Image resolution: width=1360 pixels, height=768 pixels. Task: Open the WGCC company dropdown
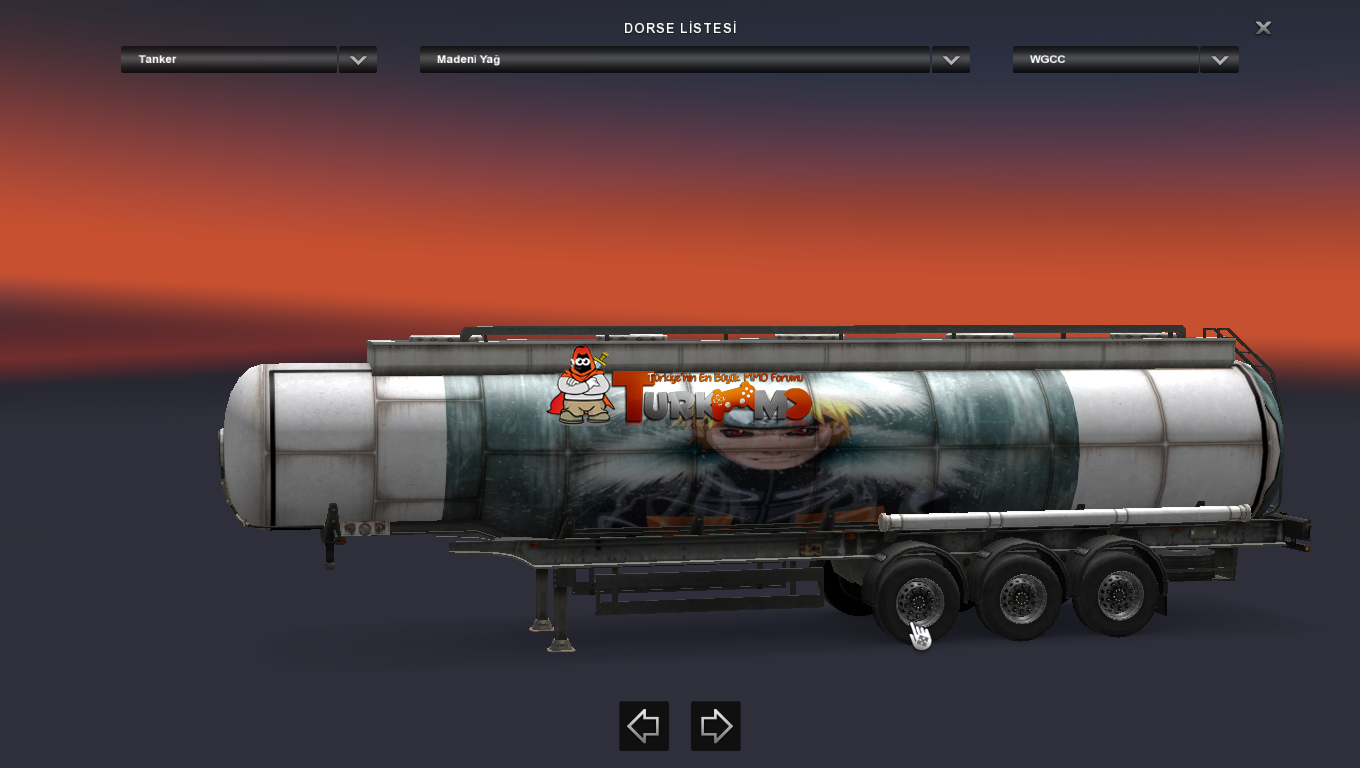coord(1218,60)
